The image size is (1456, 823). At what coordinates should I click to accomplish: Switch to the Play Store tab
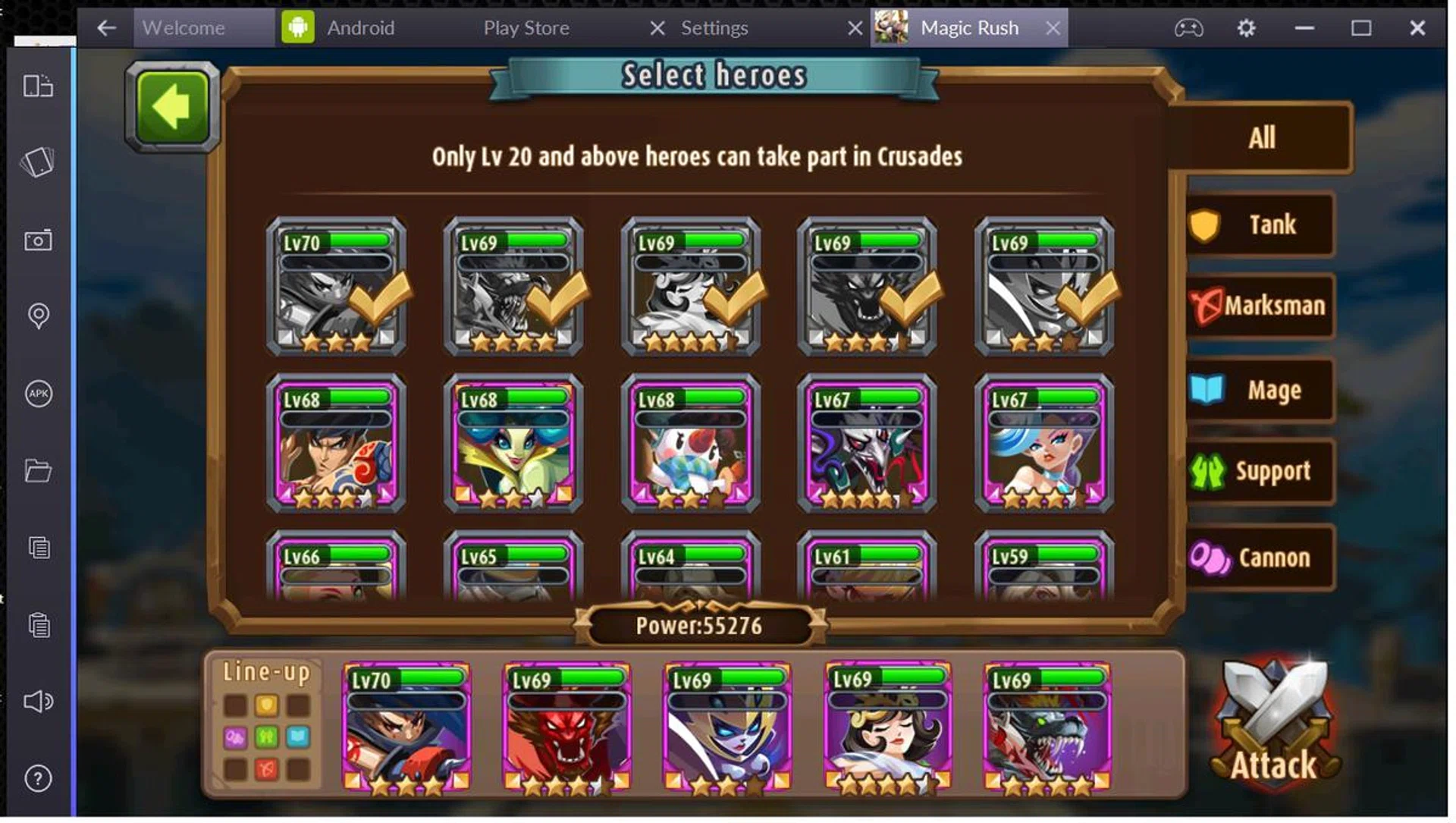(526, 28)
